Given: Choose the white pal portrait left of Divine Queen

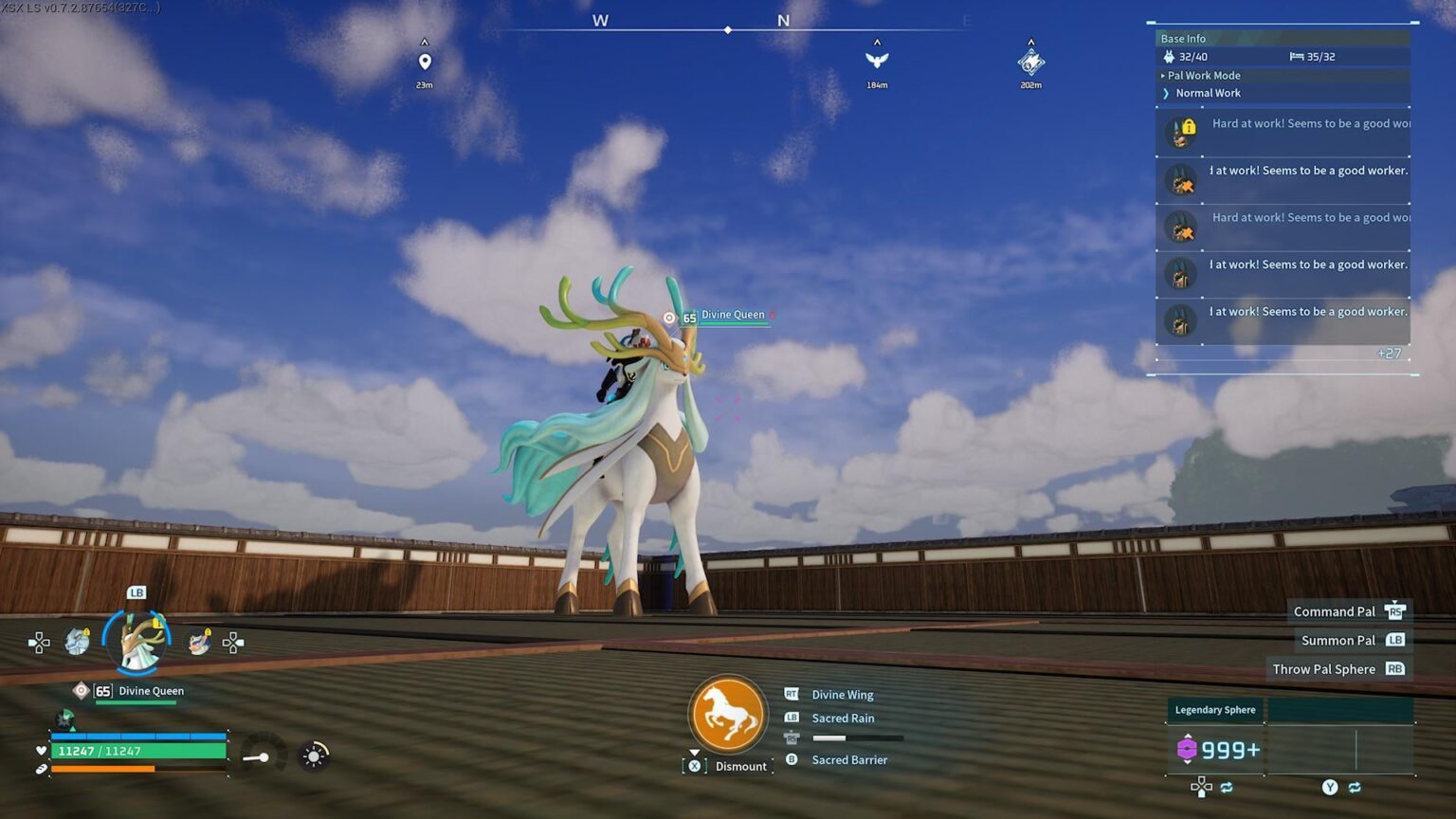Looking at the screenshot, I should point(78,642).
